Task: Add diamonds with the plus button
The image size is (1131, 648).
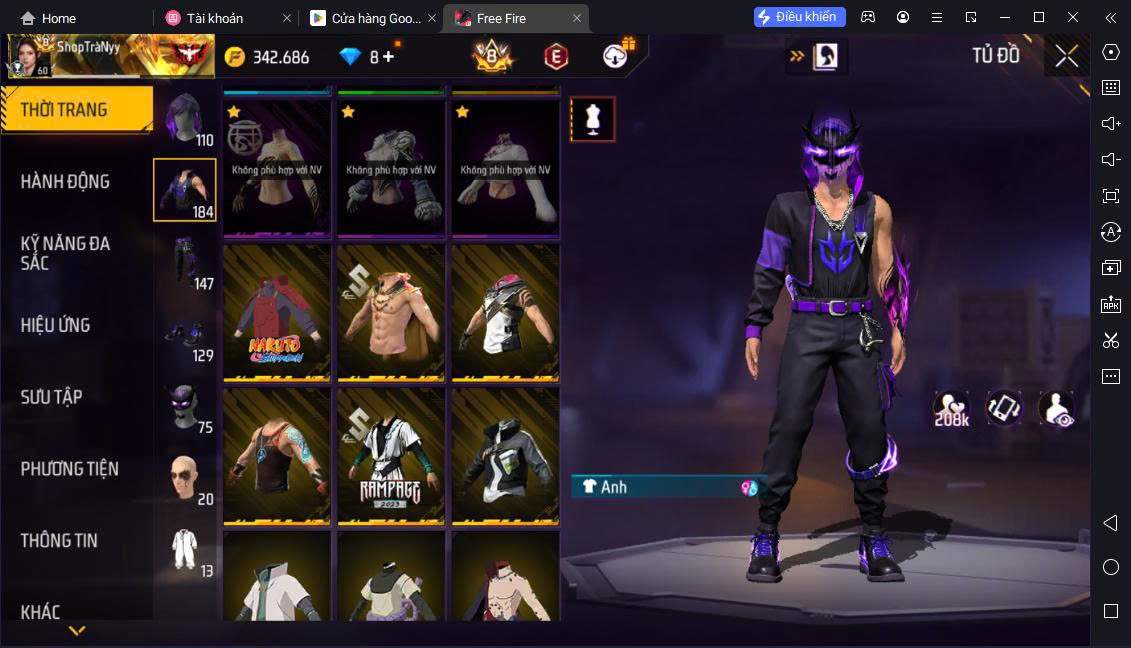Action: pos(389,57)
